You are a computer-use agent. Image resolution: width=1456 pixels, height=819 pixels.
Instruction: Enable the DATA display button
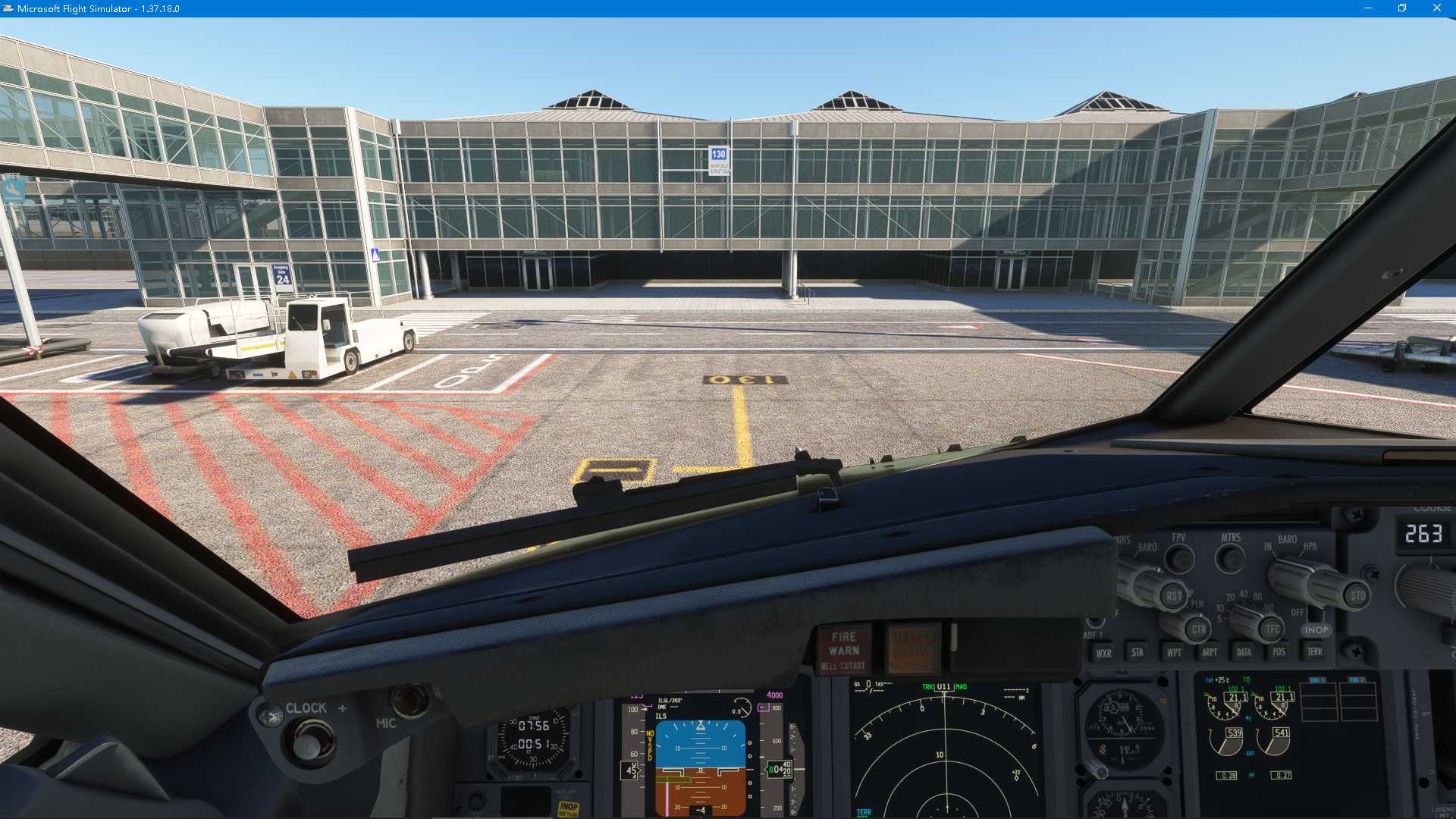(1245, 651)
